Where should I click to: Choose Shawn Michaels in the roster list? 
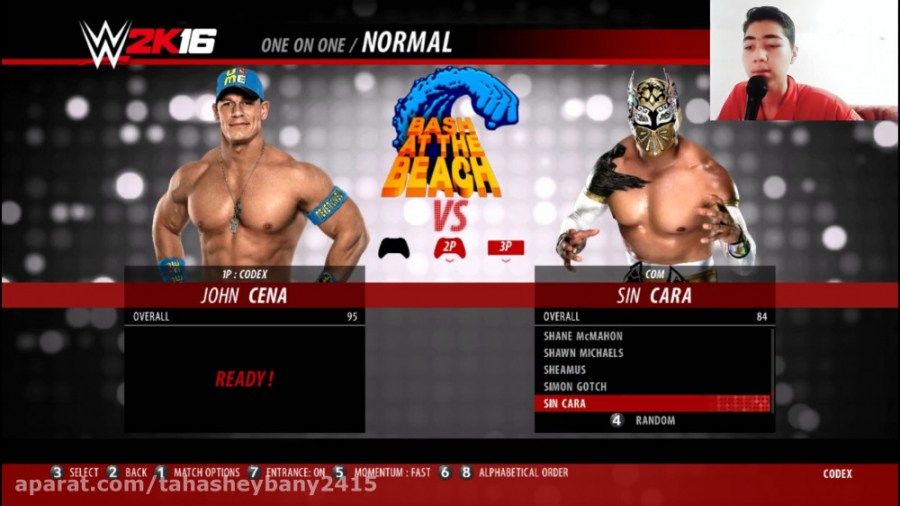583,353
